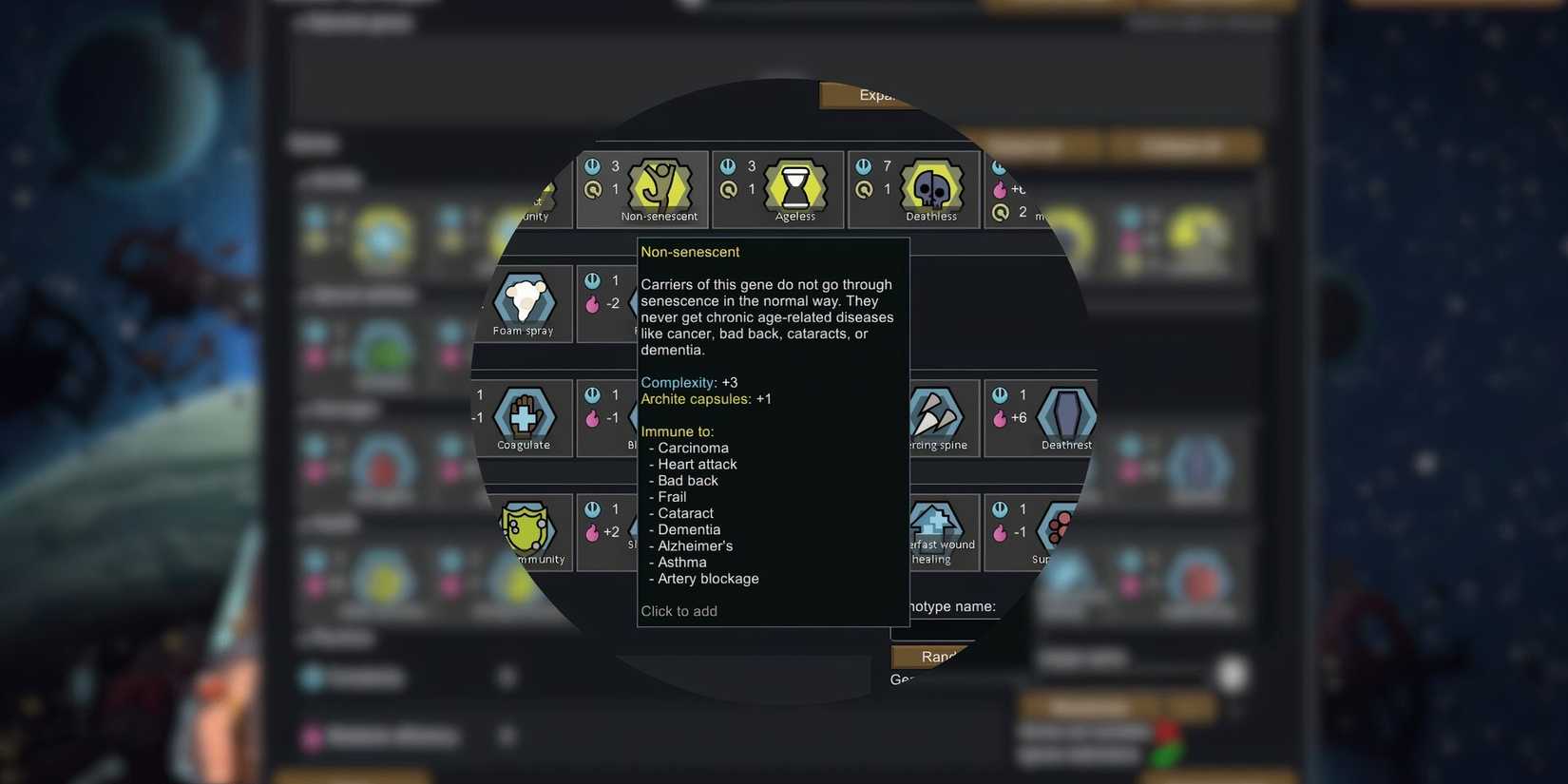Click the metabolism flame icon beside Deathrest
Screen dimensions: 1568x784
point(1001,417)
